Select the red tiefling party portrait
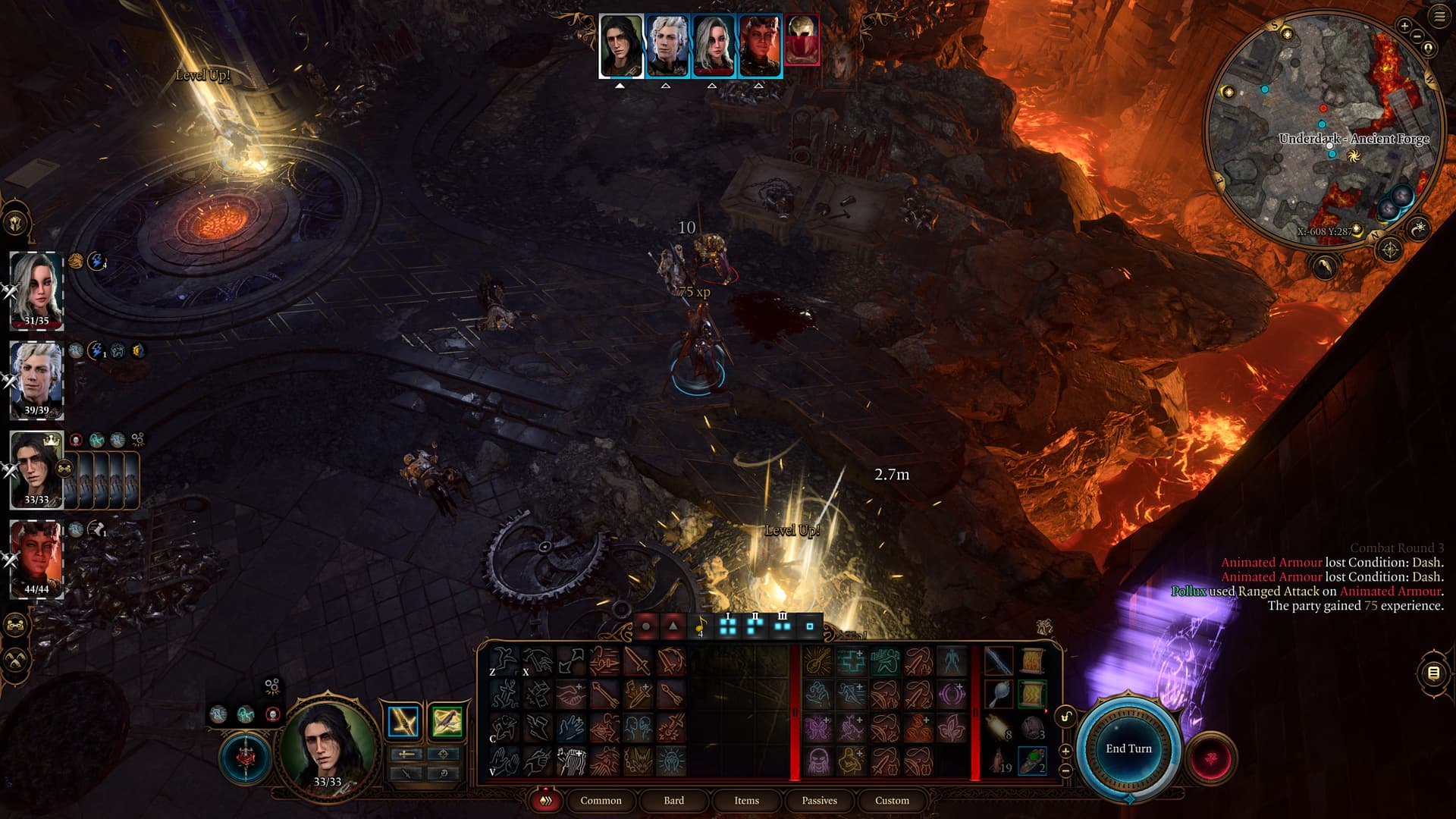1456x819 pixels. point(36,557)
